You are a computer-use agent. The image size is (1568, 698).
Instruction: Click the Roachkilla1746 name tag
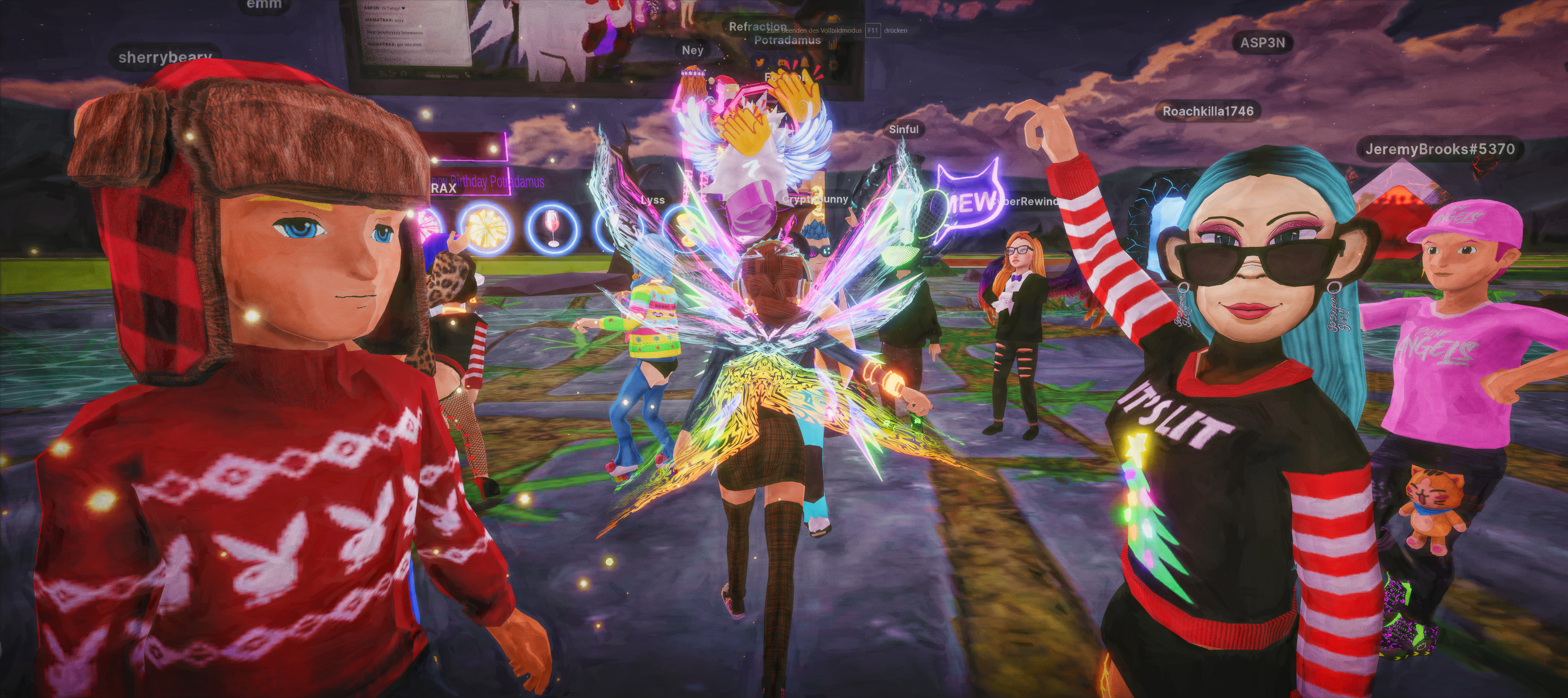tap(1208, 111)
